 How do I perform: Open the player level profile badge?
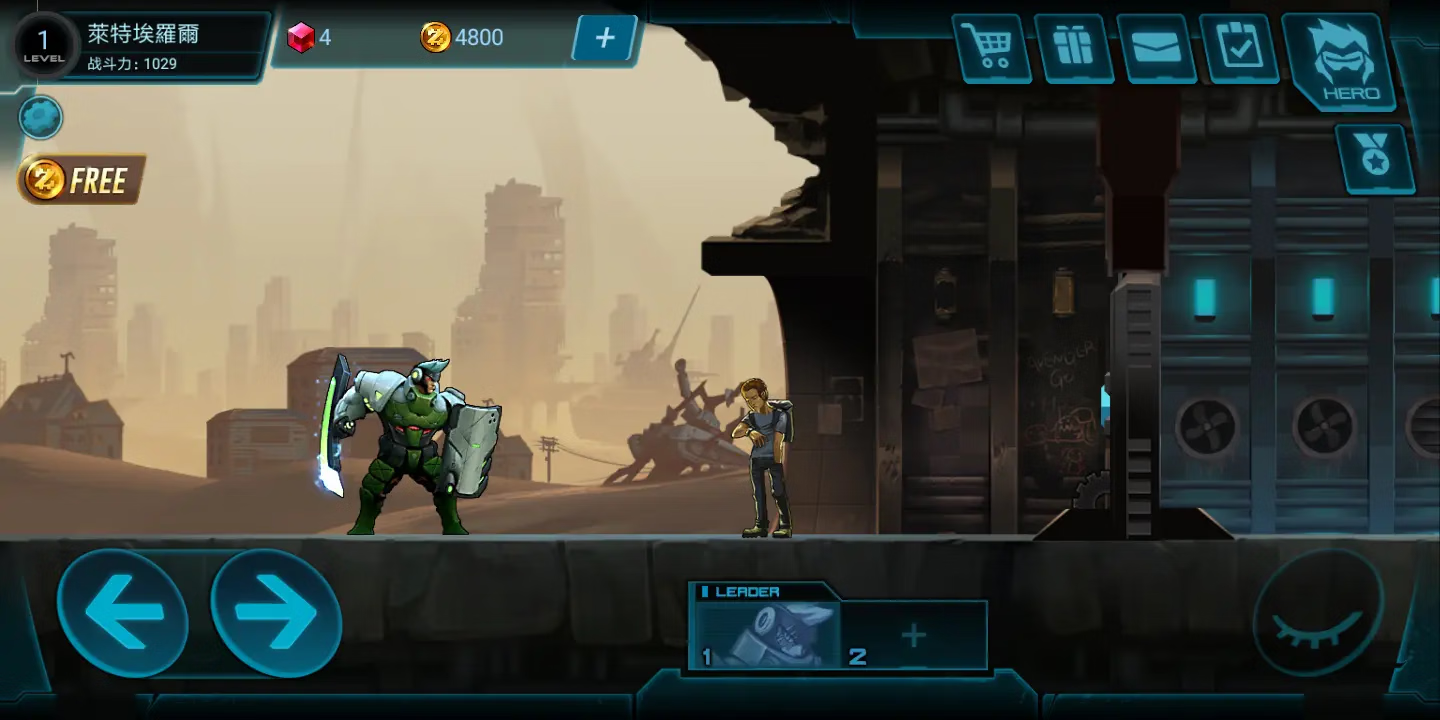(44, 44)
